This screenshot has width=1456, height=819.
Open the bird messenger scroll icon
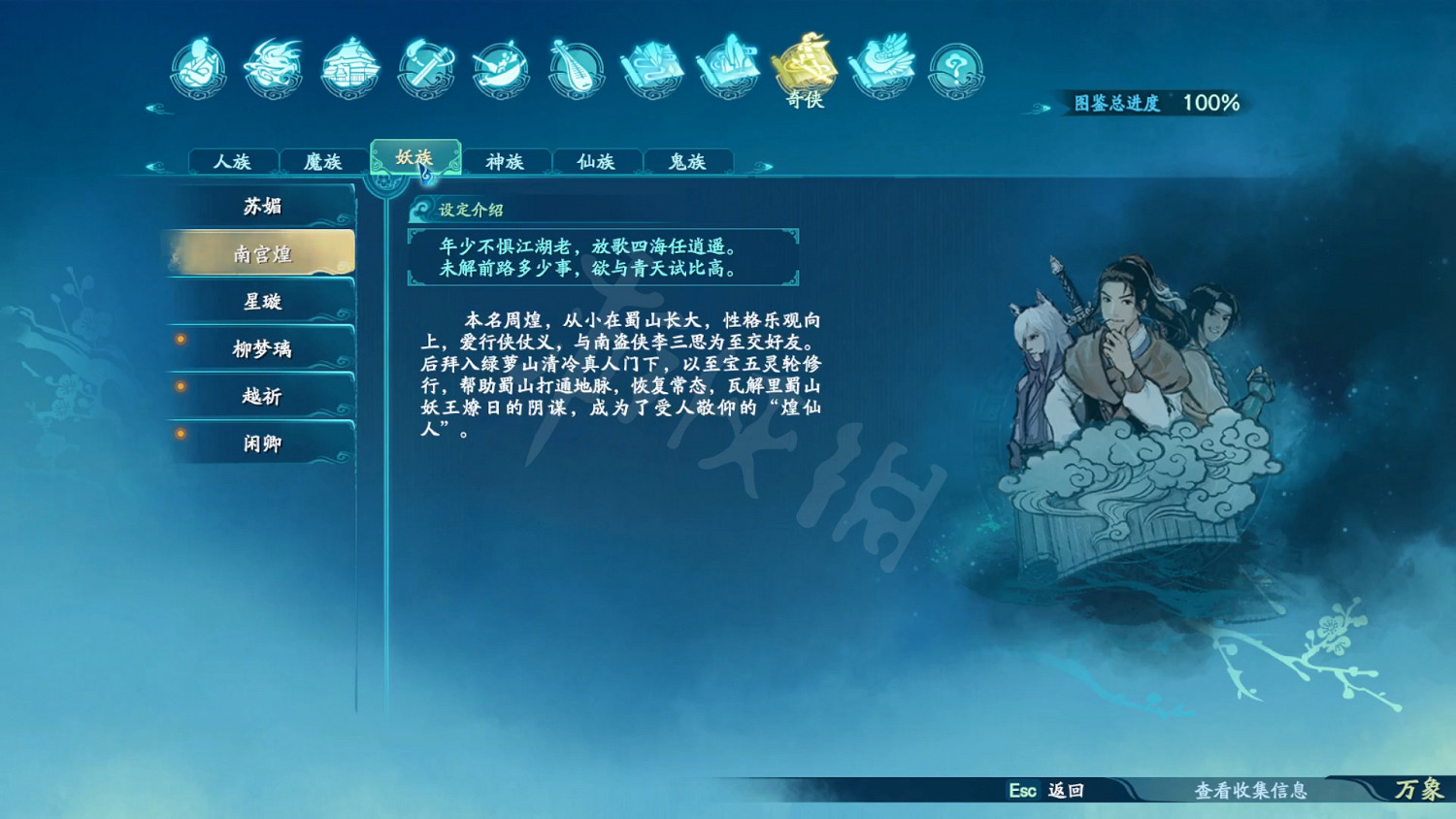(x=879, y=66)
